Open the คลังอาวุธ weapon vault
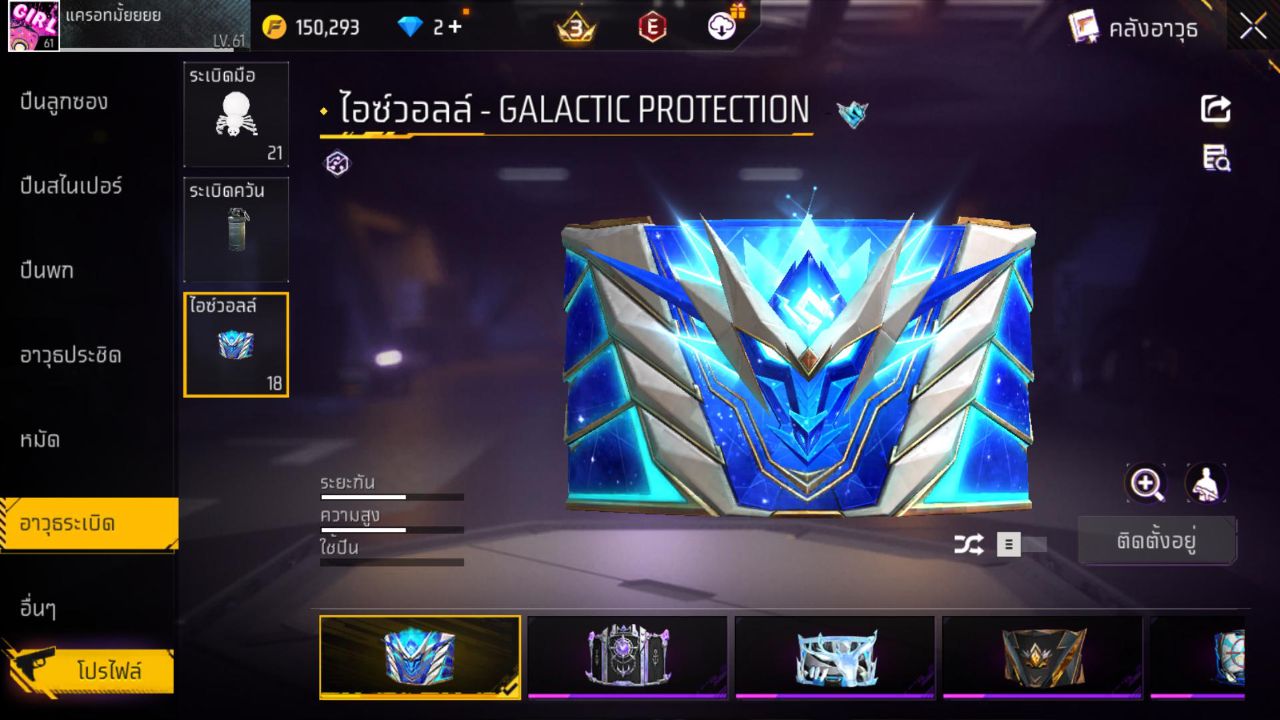Image resolution: width=1280 pixels, height=720 pixels. pyautogui.click(x=1133, y=27)
